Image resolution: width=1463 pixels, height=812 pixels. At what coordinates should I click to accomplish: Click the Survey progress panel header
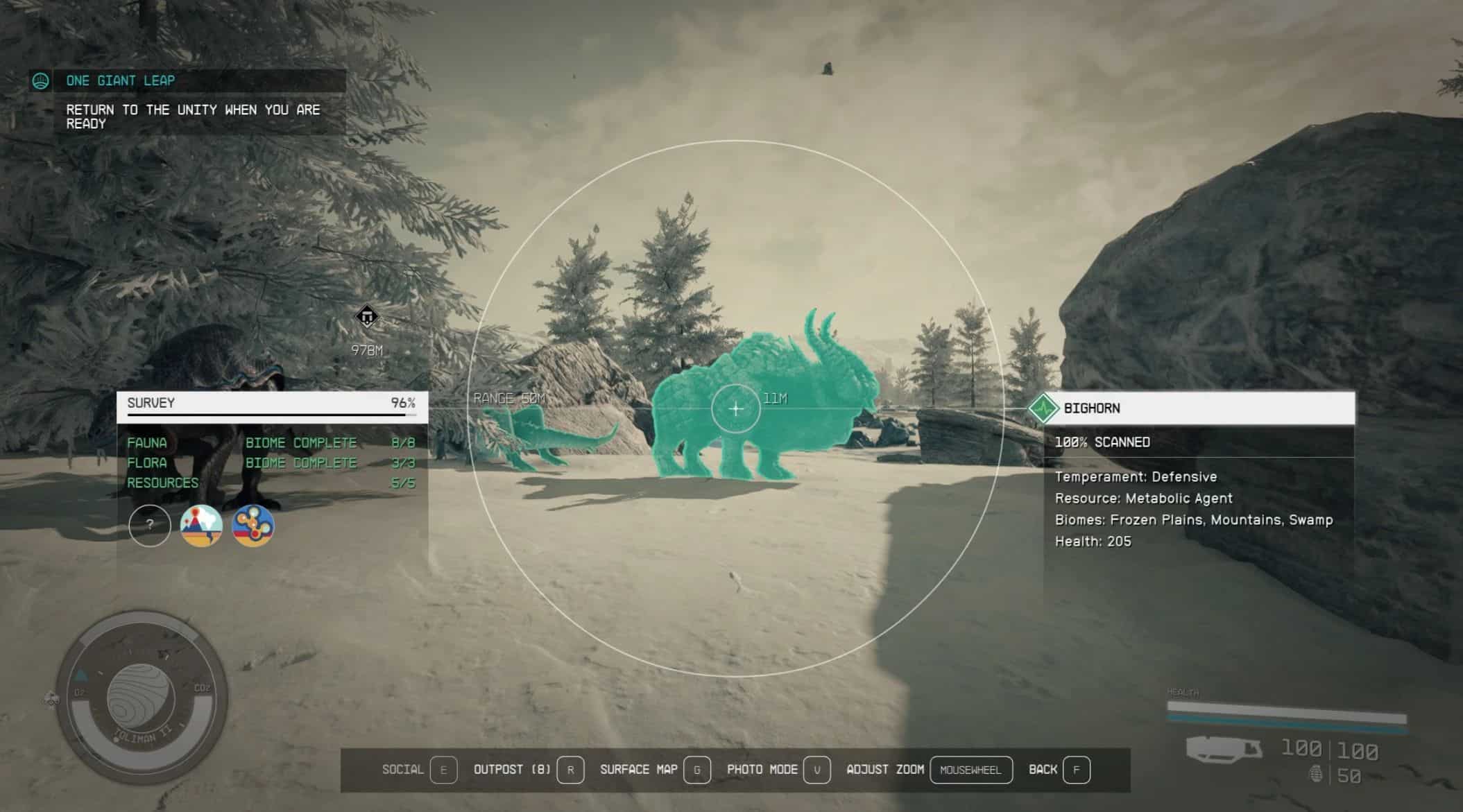point(272,404)
